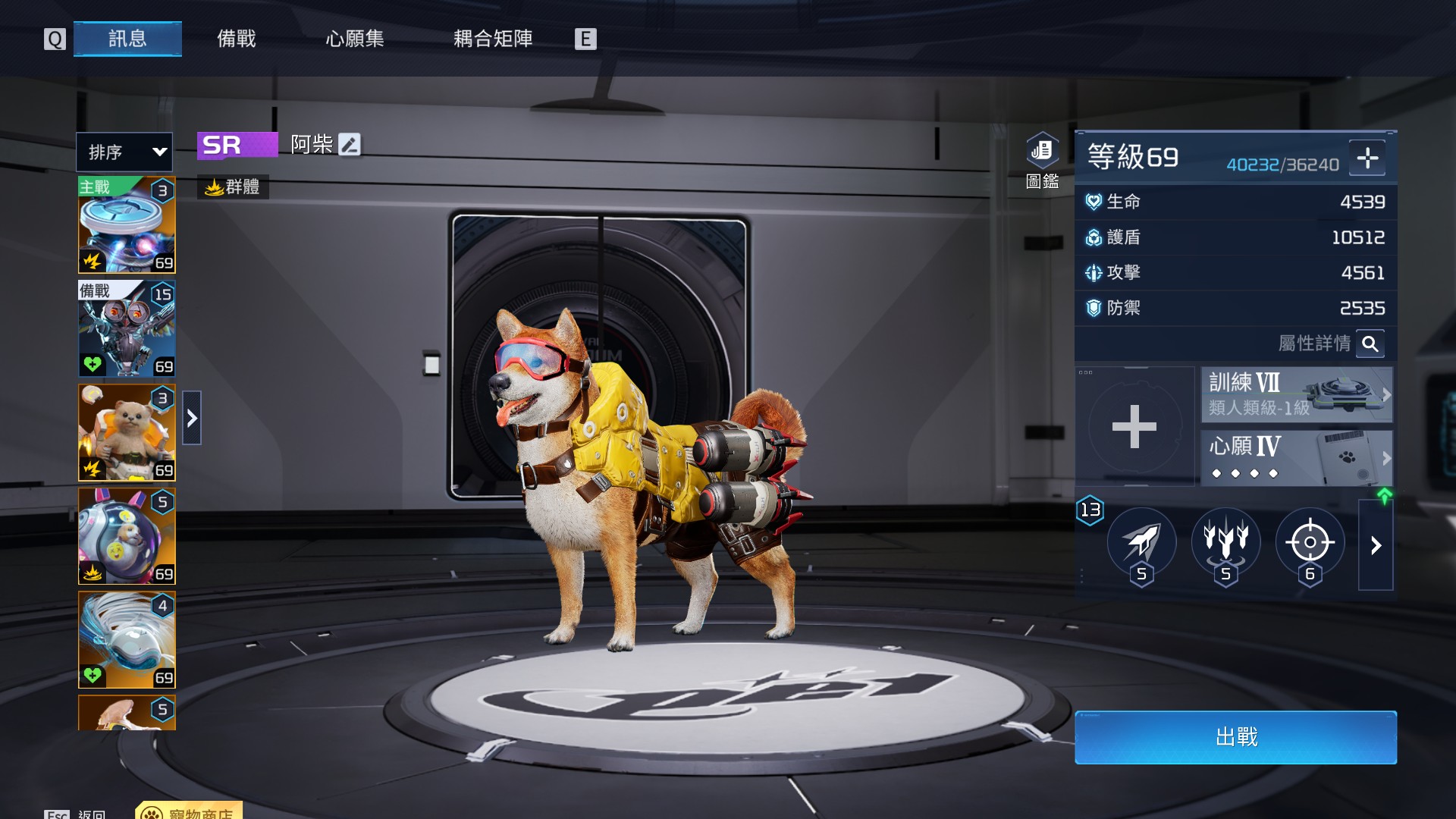Pick the hamster pet thumbnail

point(127,432)
